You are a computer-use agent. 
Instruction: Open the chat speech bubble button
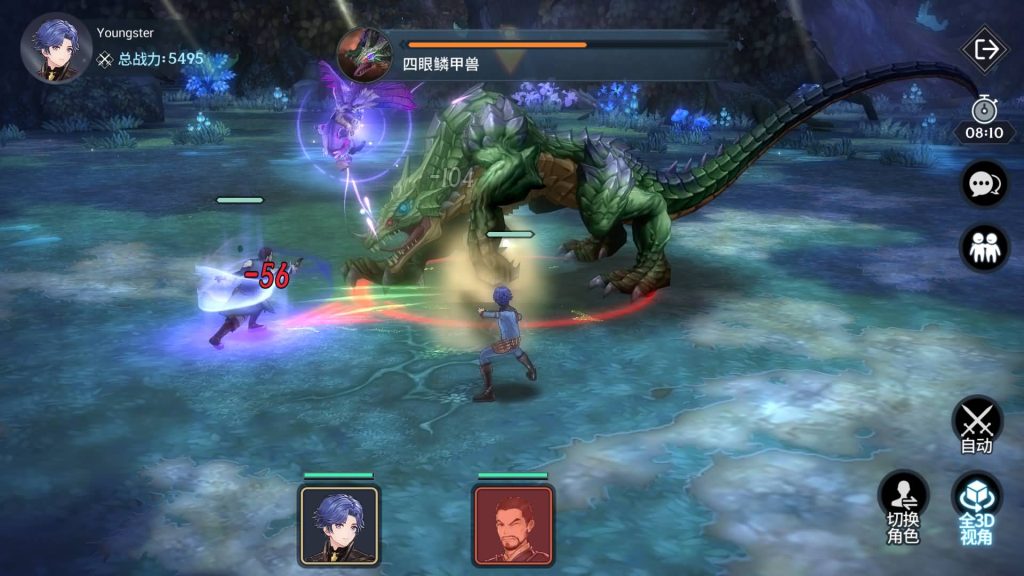pos(984,184)
